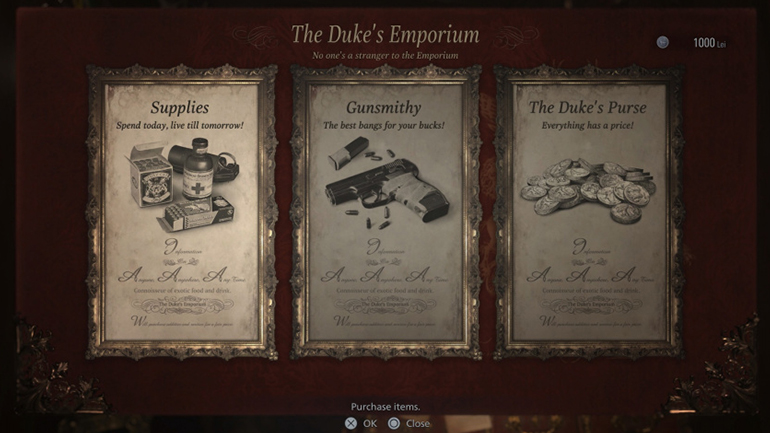Choose The Duke's Purse poster
The width and height of the screenshot is (770, 433).
click(588, 212)
